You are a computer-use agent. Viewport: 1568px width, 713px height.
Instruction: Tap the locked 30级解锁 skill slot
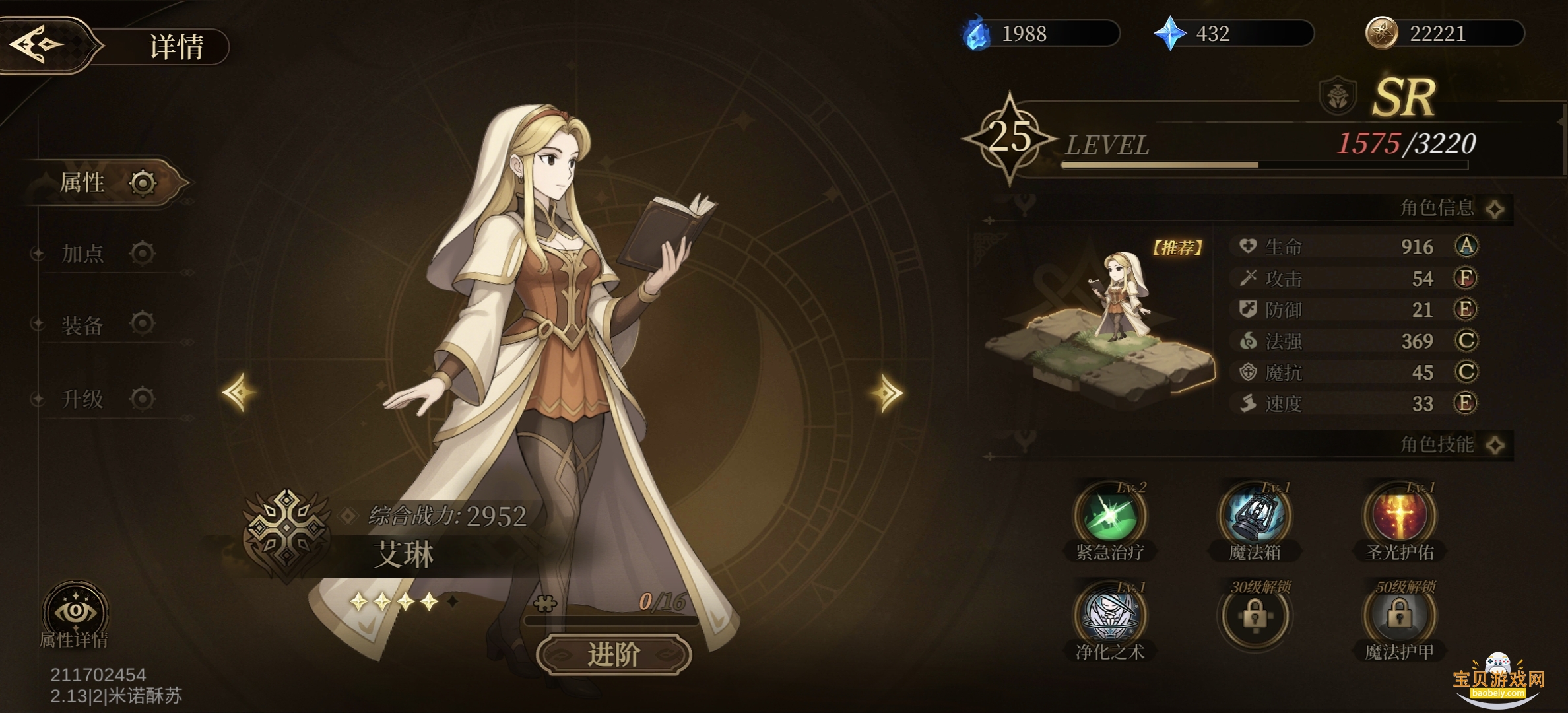pos(1255,617)
